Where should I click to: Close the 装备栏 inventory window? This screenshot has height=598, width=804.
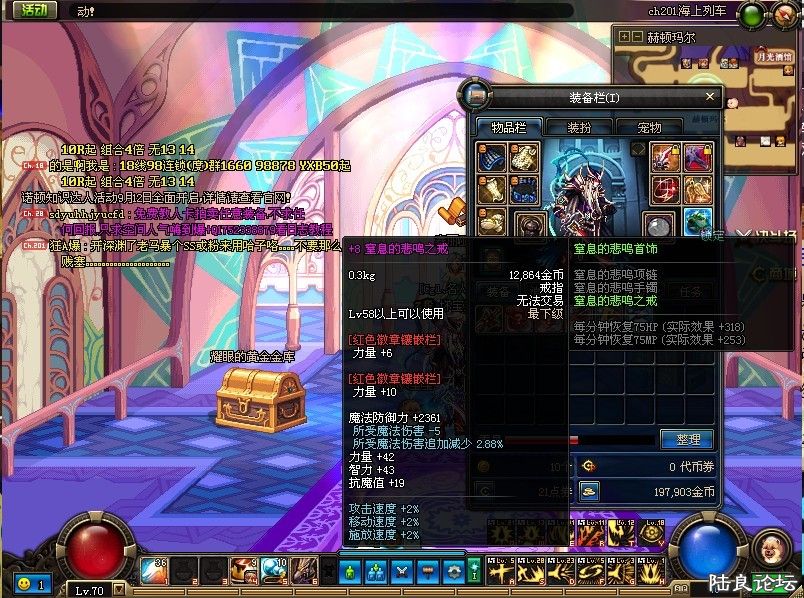coord(711,97)
